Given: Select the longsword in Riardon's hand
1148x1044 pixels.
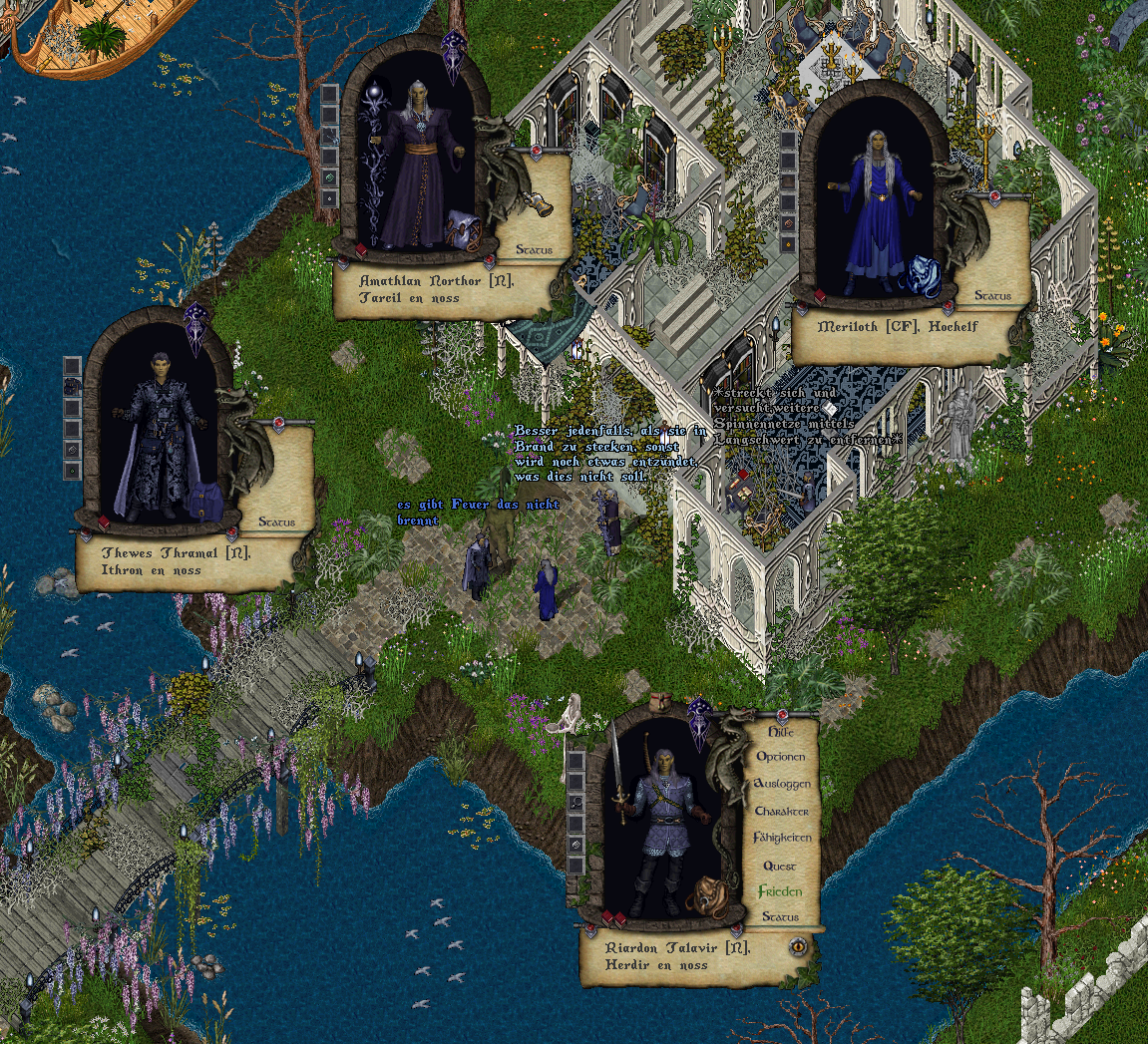Looking at the screenshot, I should [x=618, y=773].
